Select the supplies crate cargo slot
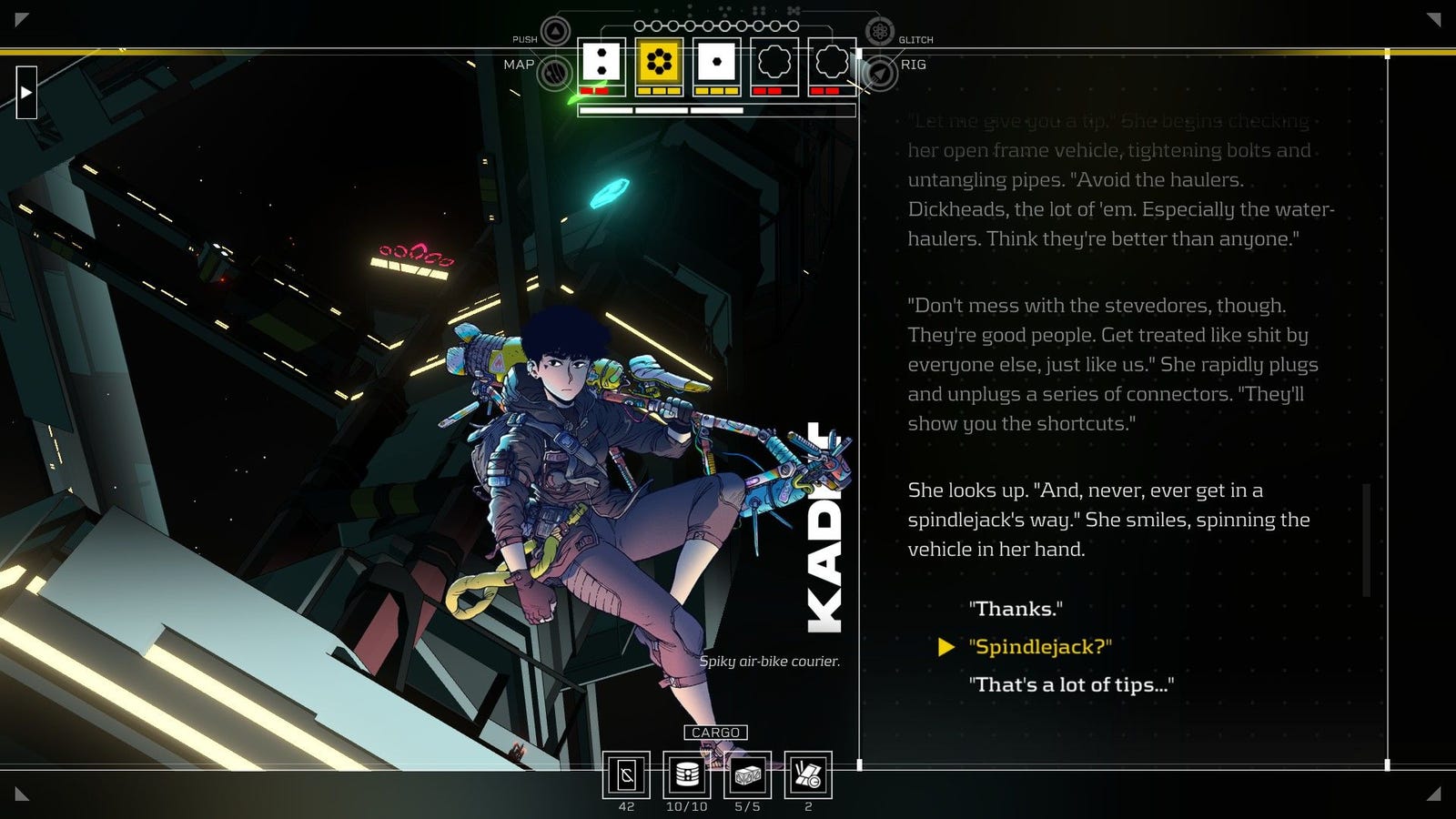Image resolution: width=1456 pixels, height=819 pixels. pyautogui.click(x=747, y=775)
